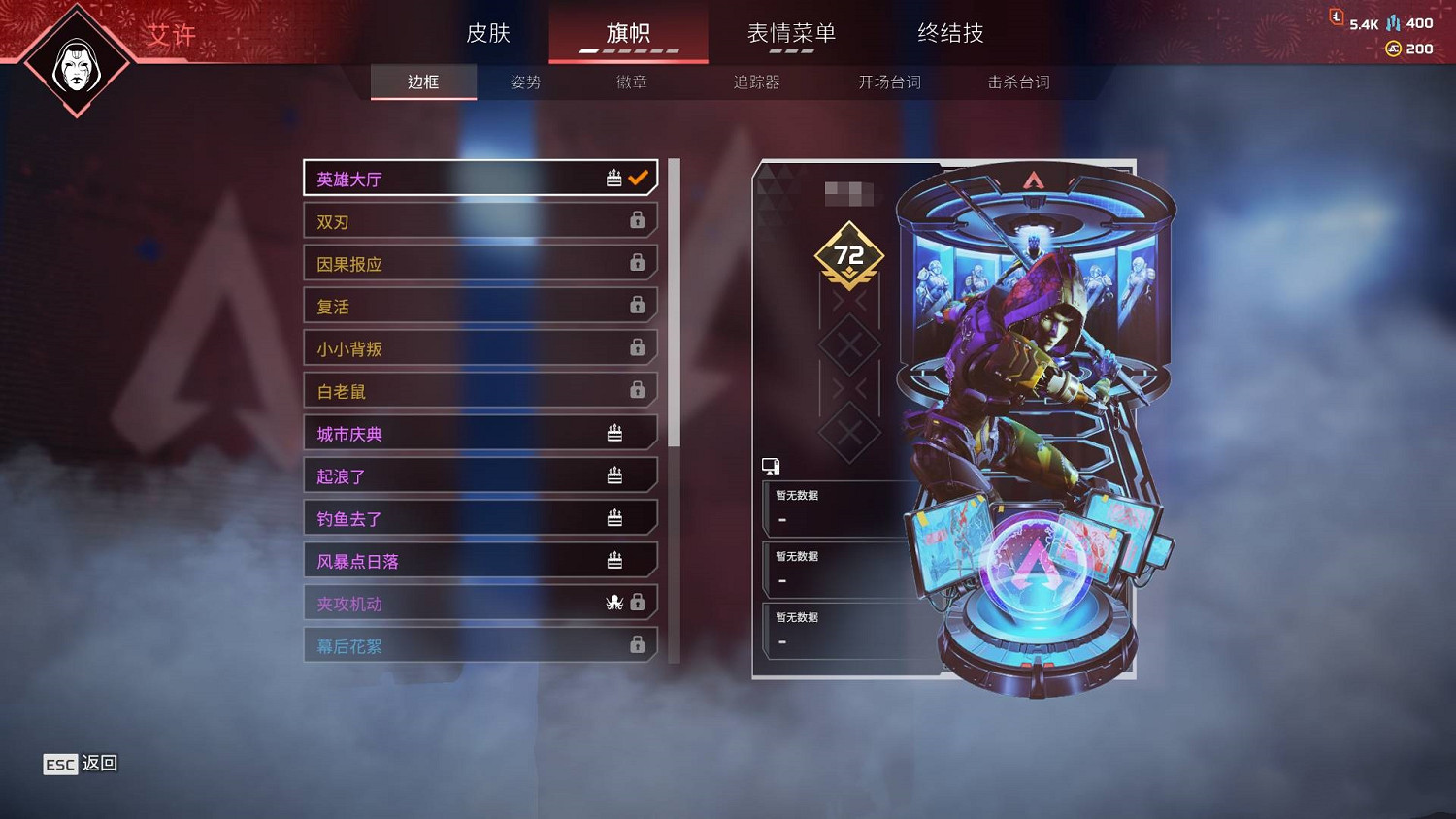Screen dimensions: 1456x819
Task: Switch to the 终结技 tab
Action: point(949,32)
